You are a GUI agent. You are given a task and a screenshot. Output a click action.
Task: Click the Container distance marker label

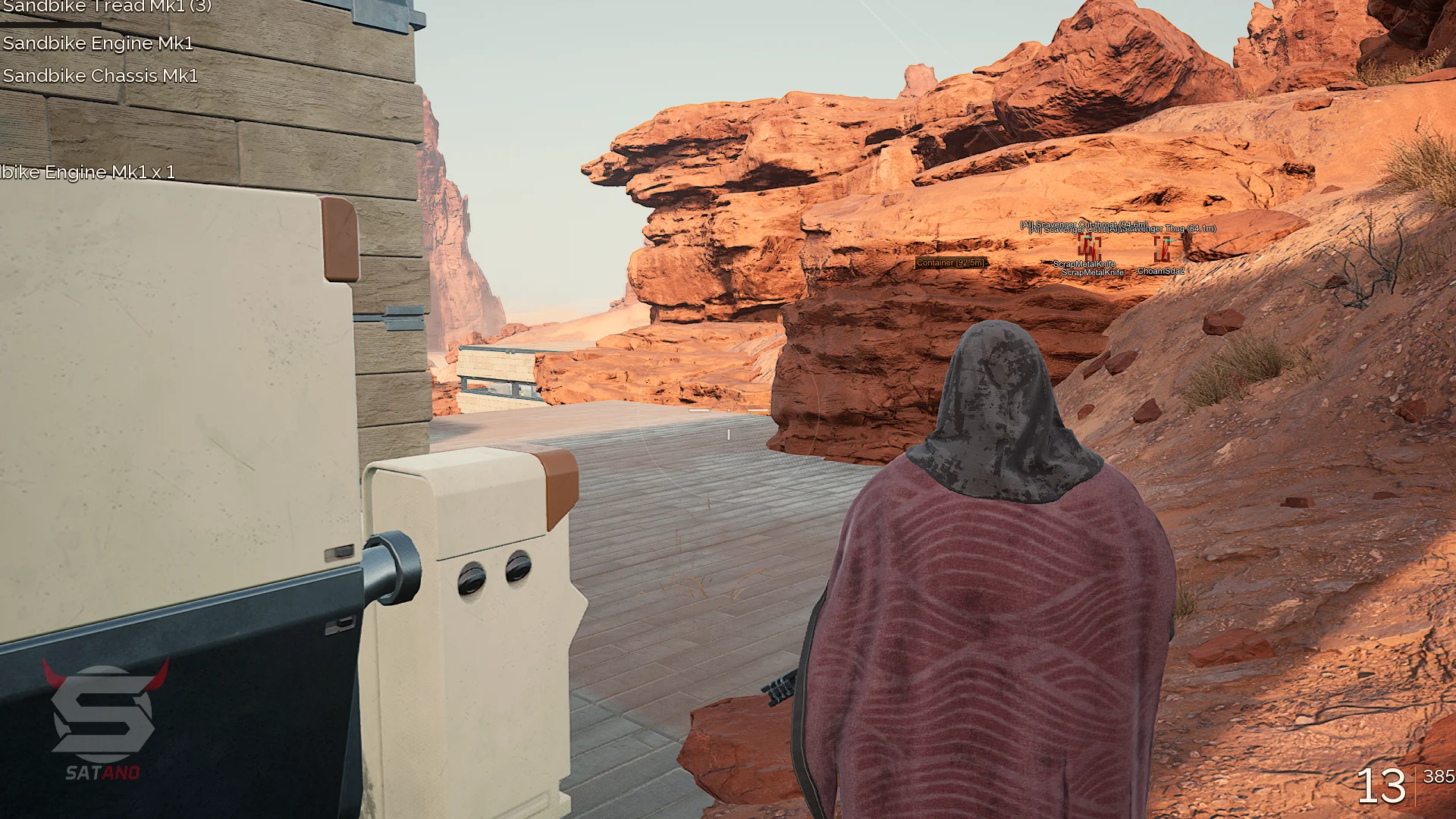click(x=950, y=262)
